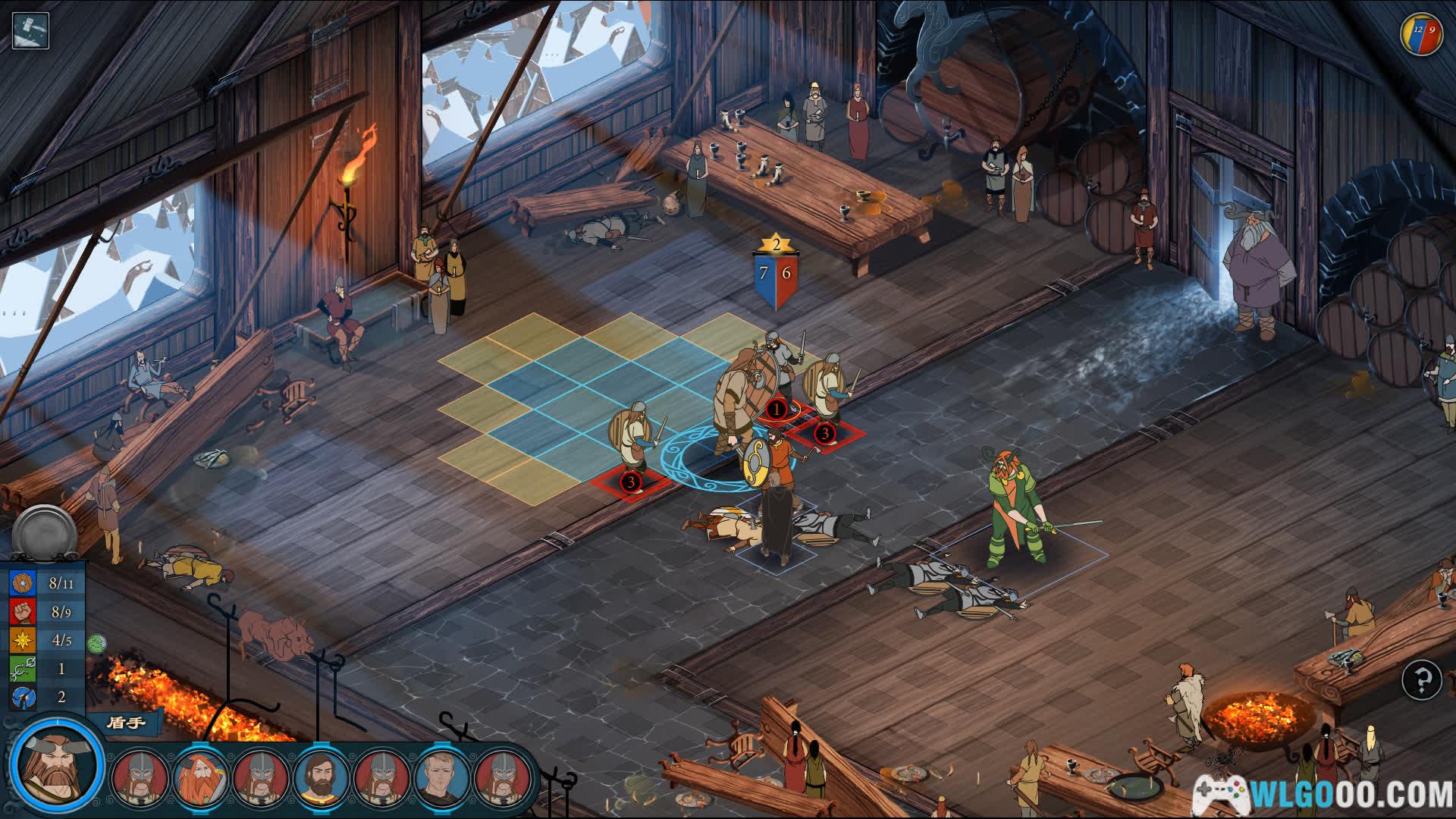1456x819 pixels.
Task: Click the blue armor shield stat icon
Action: pyautogui.click(x=22, y=583)
